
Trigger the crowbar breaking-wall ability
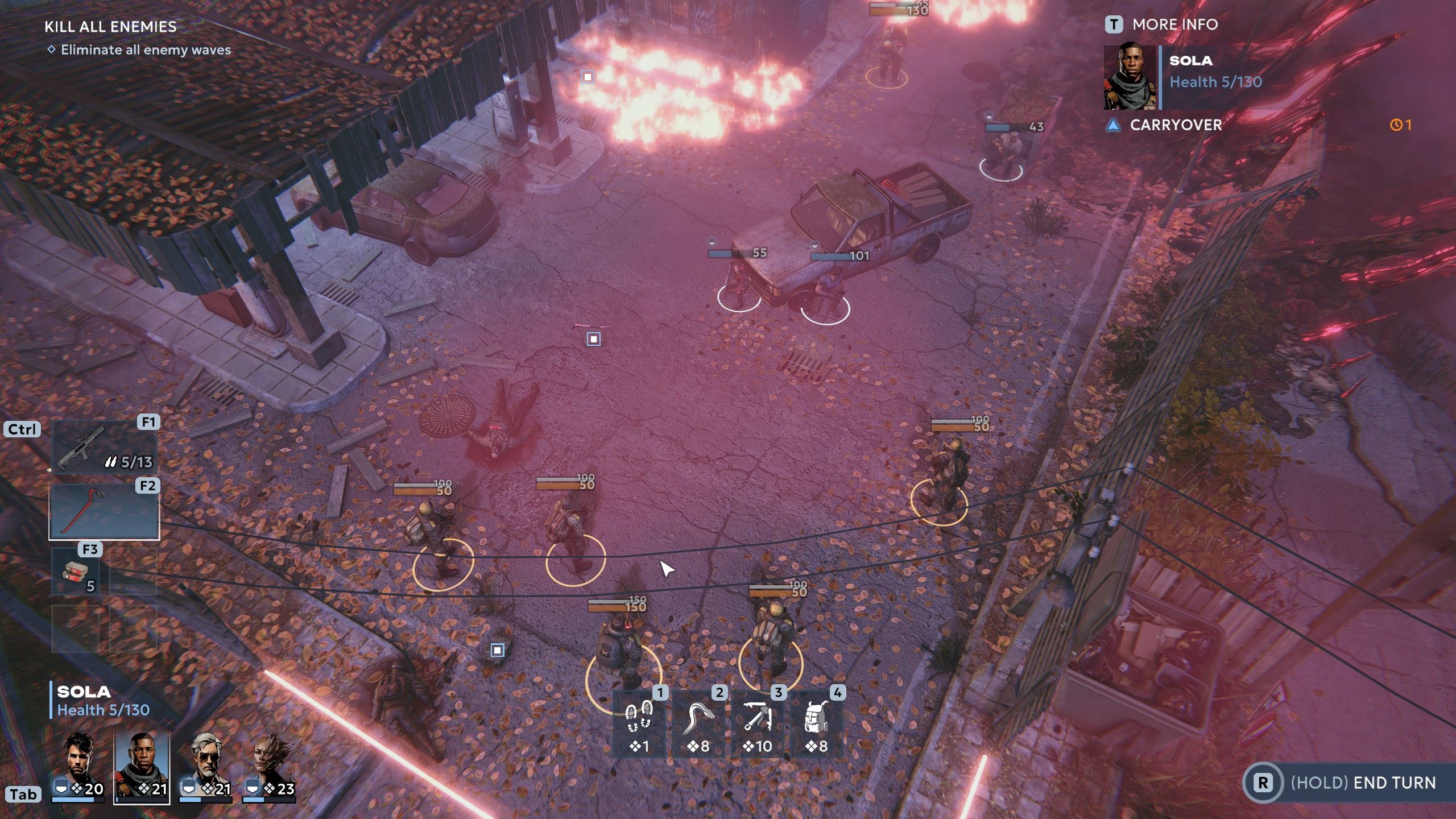pyautogui.click(x=758, y=724)
